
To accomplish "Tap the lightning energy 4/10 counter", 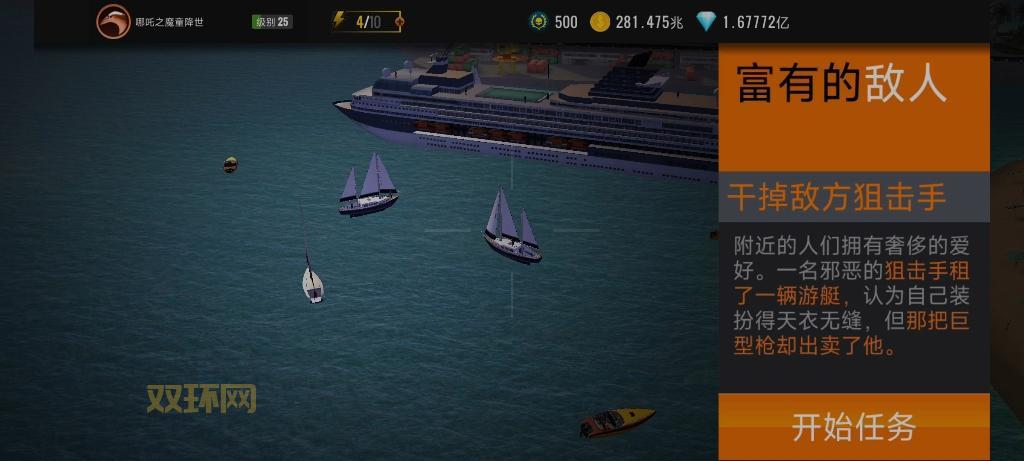I will [x=367, y=22].
